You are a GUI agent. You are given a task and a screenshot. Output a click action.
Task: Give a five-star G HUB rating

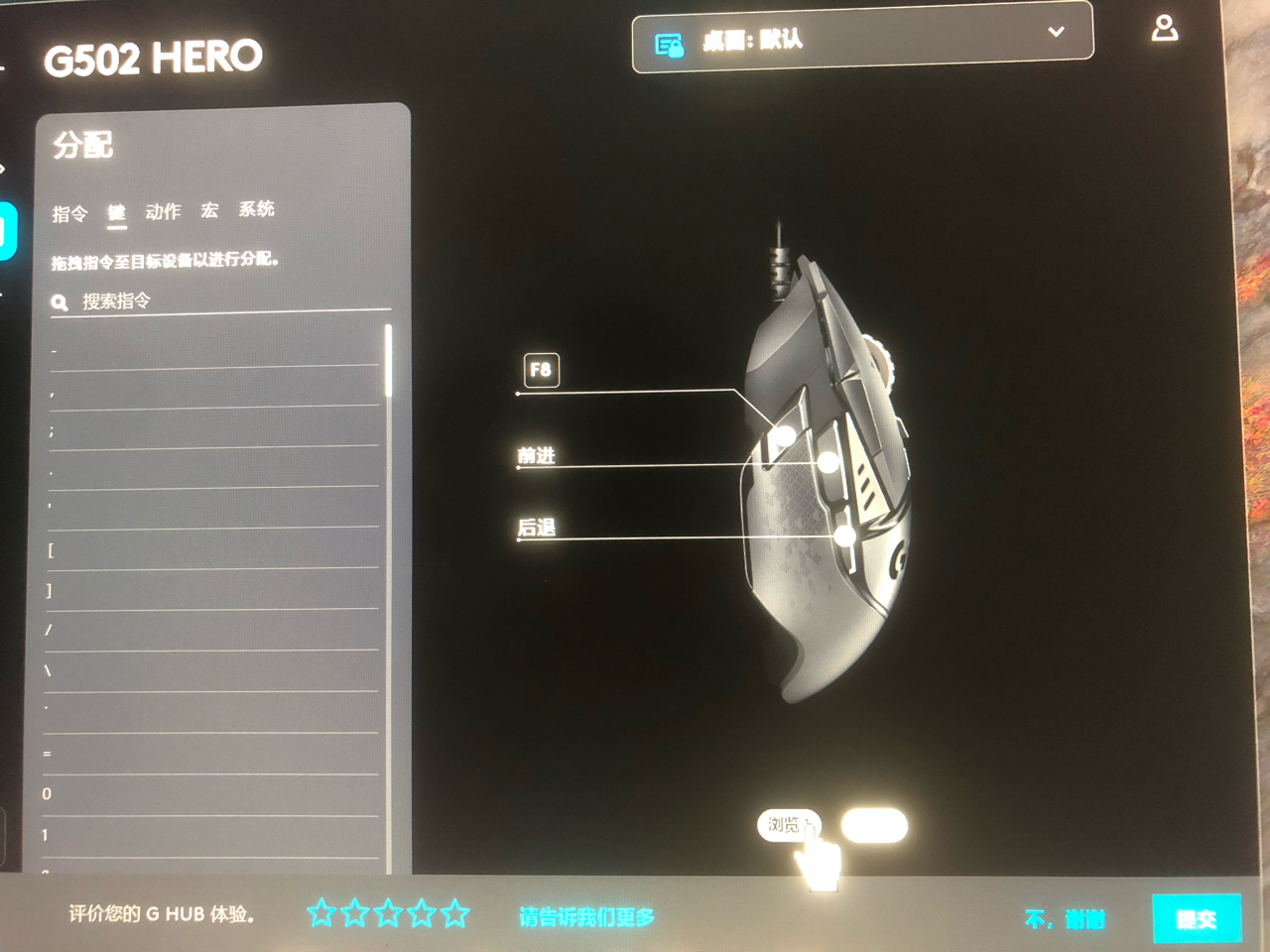tap(457, 913)
